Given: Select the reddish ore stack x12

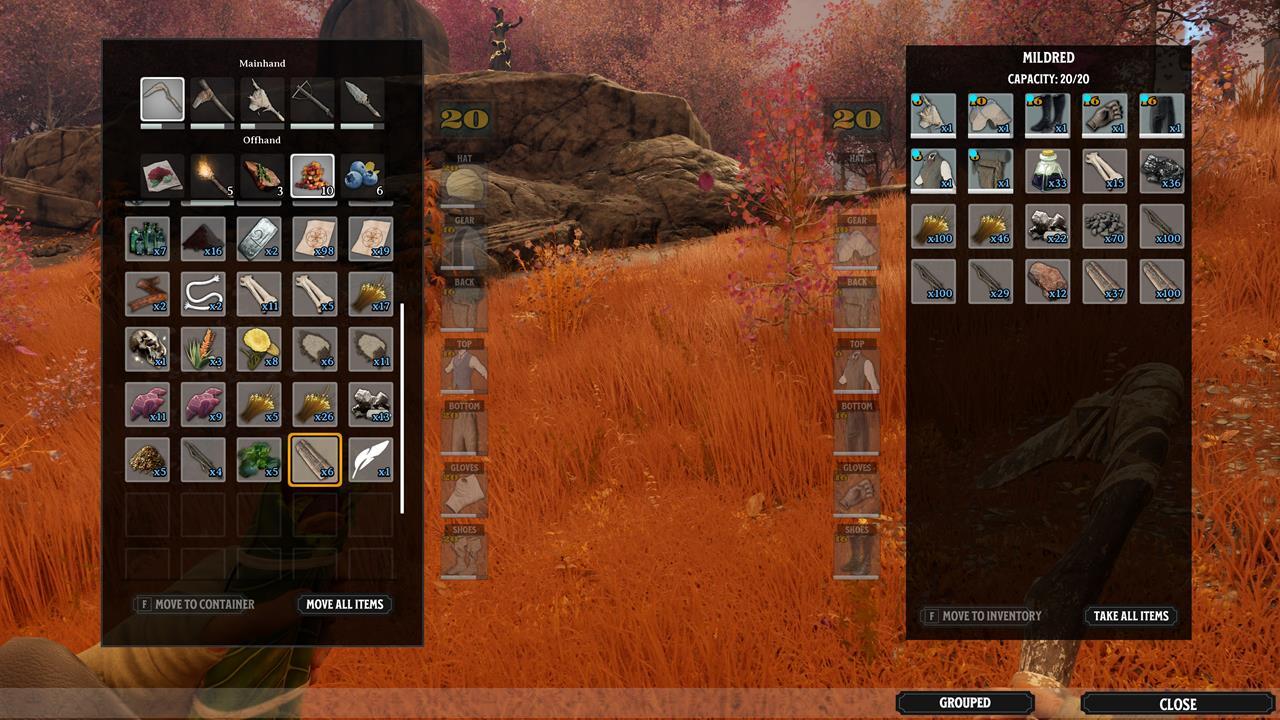Looking at the screenshot, I should 1047,281.
